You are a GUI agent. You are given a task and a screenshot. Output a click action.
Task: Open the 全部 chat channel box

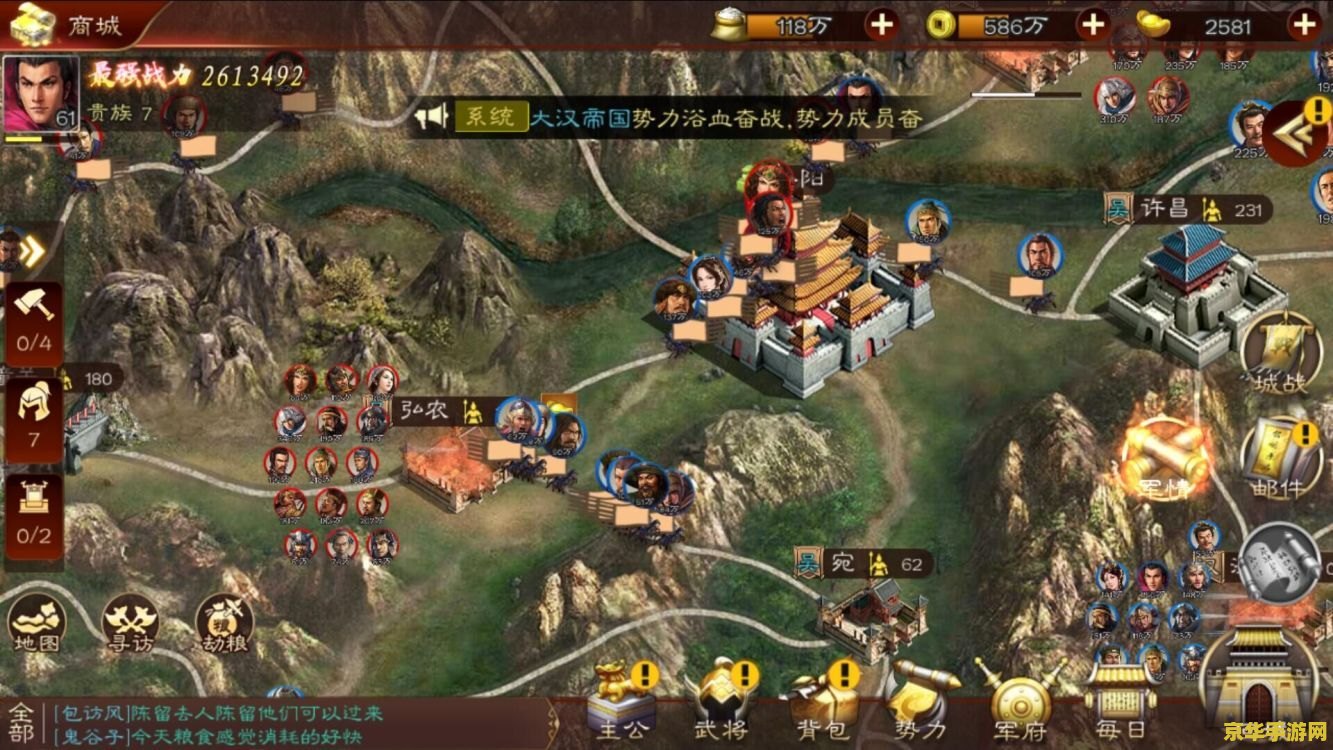coord(24,724)
